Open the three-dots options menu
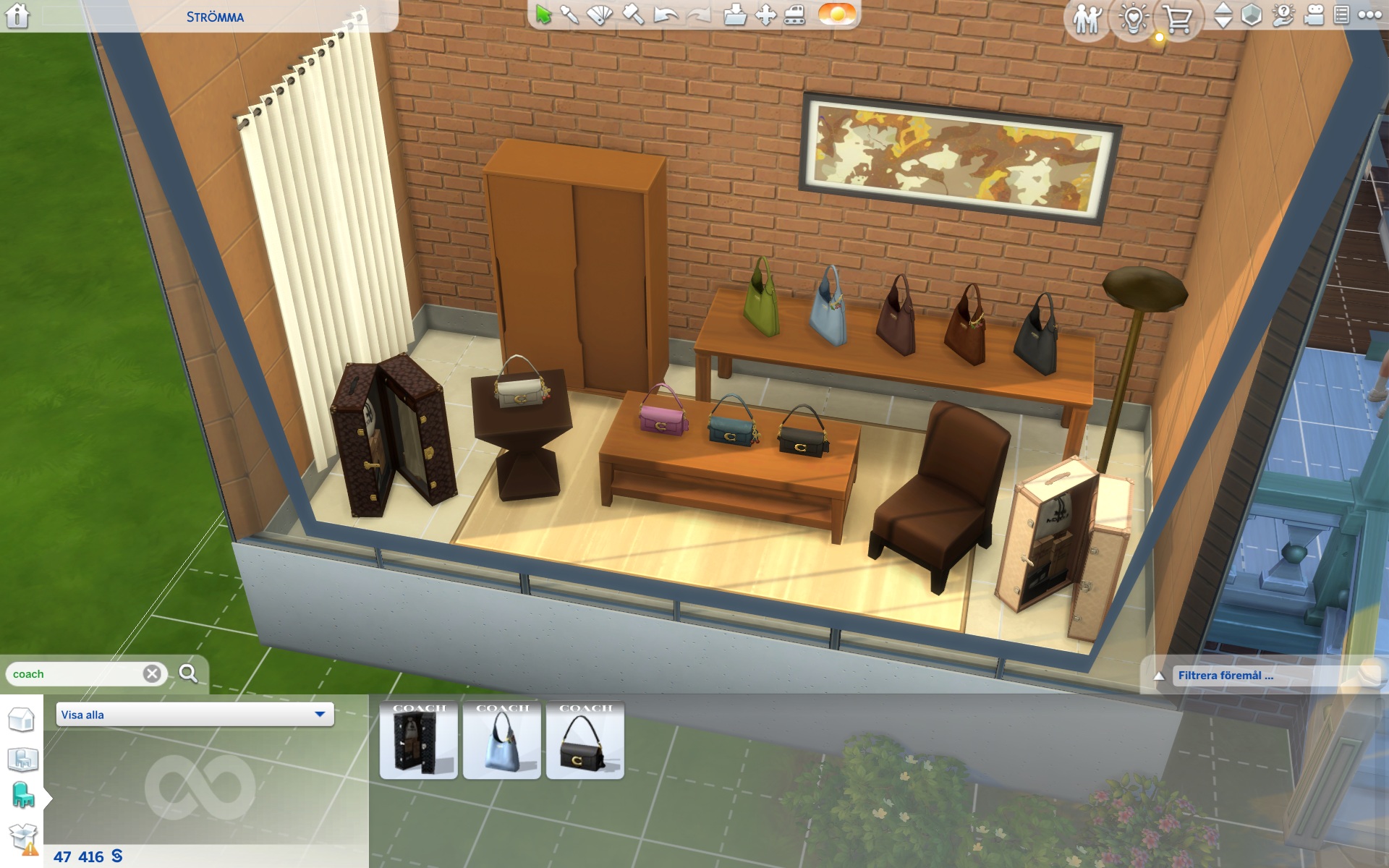The image size is (1389, 868). (x=1369, y=16)
